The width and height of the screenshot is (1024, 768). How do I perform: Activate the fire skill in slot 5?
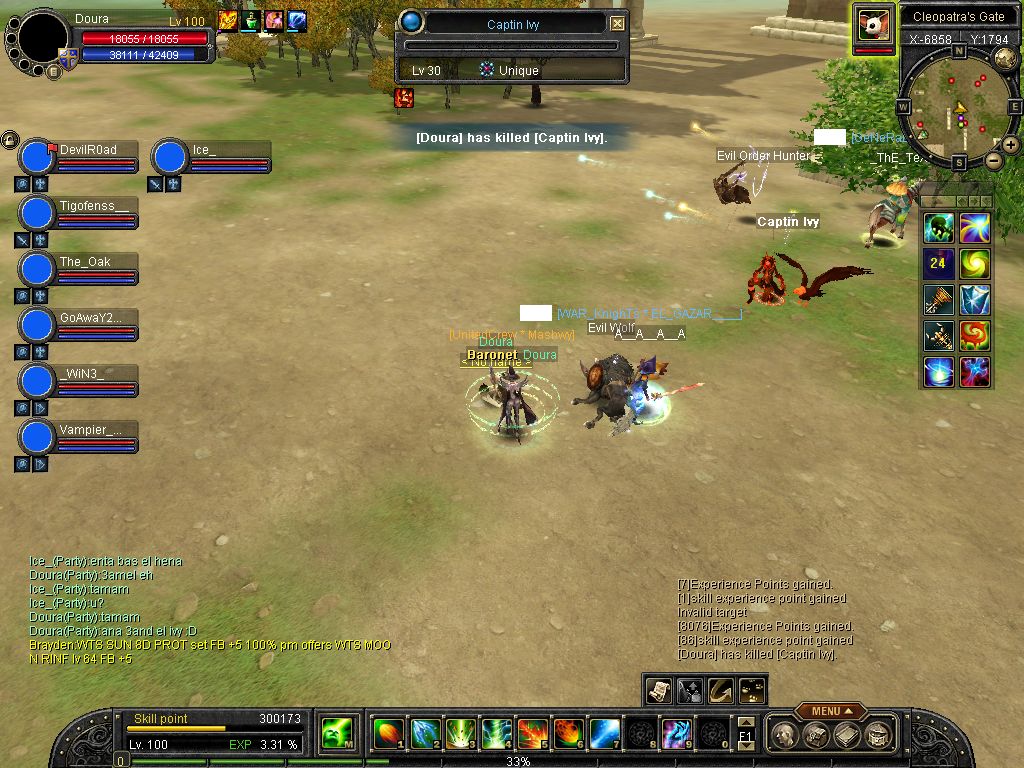531,734
